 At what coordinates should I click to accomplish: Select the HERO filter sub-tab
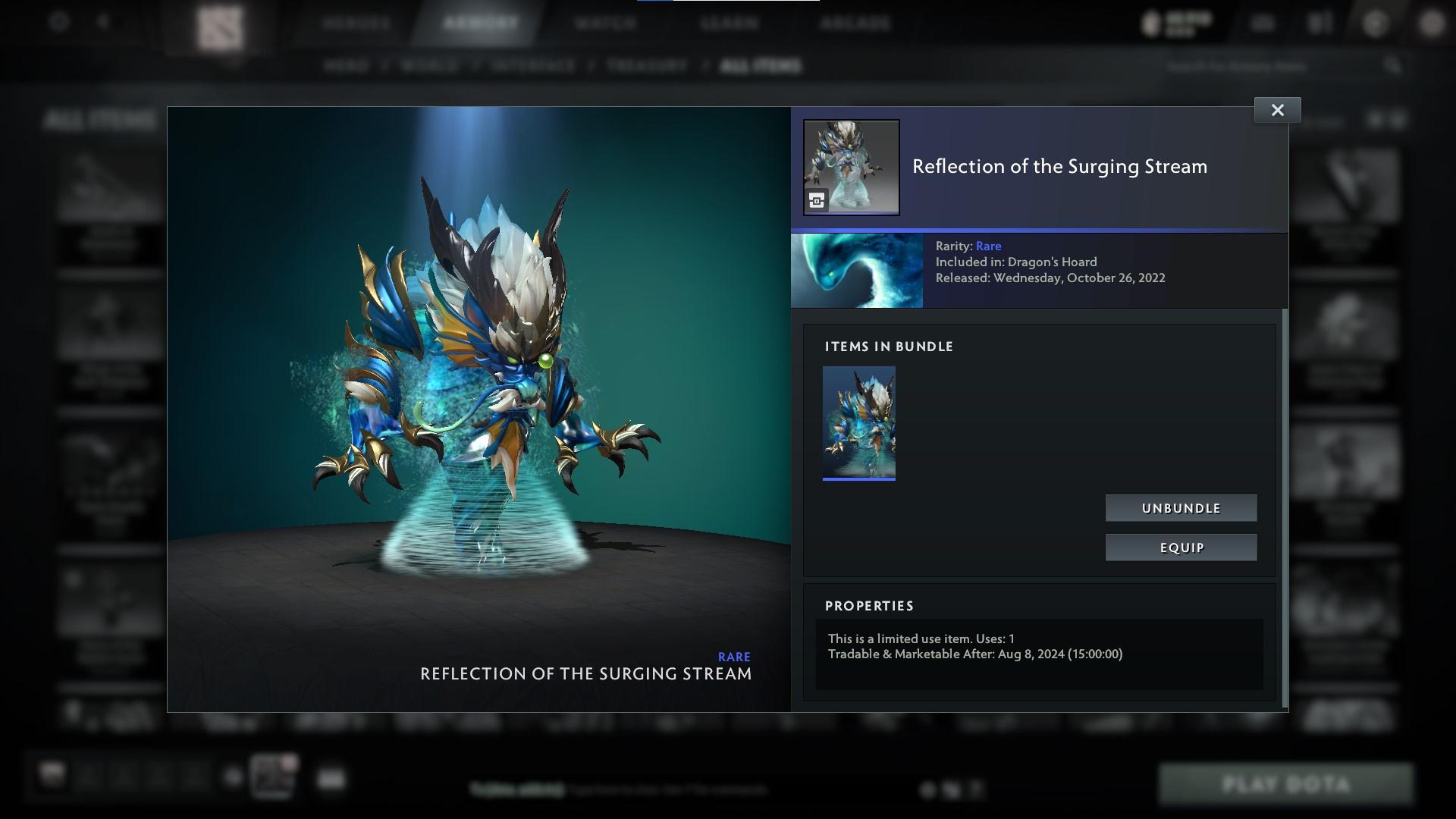click(348, 66)
